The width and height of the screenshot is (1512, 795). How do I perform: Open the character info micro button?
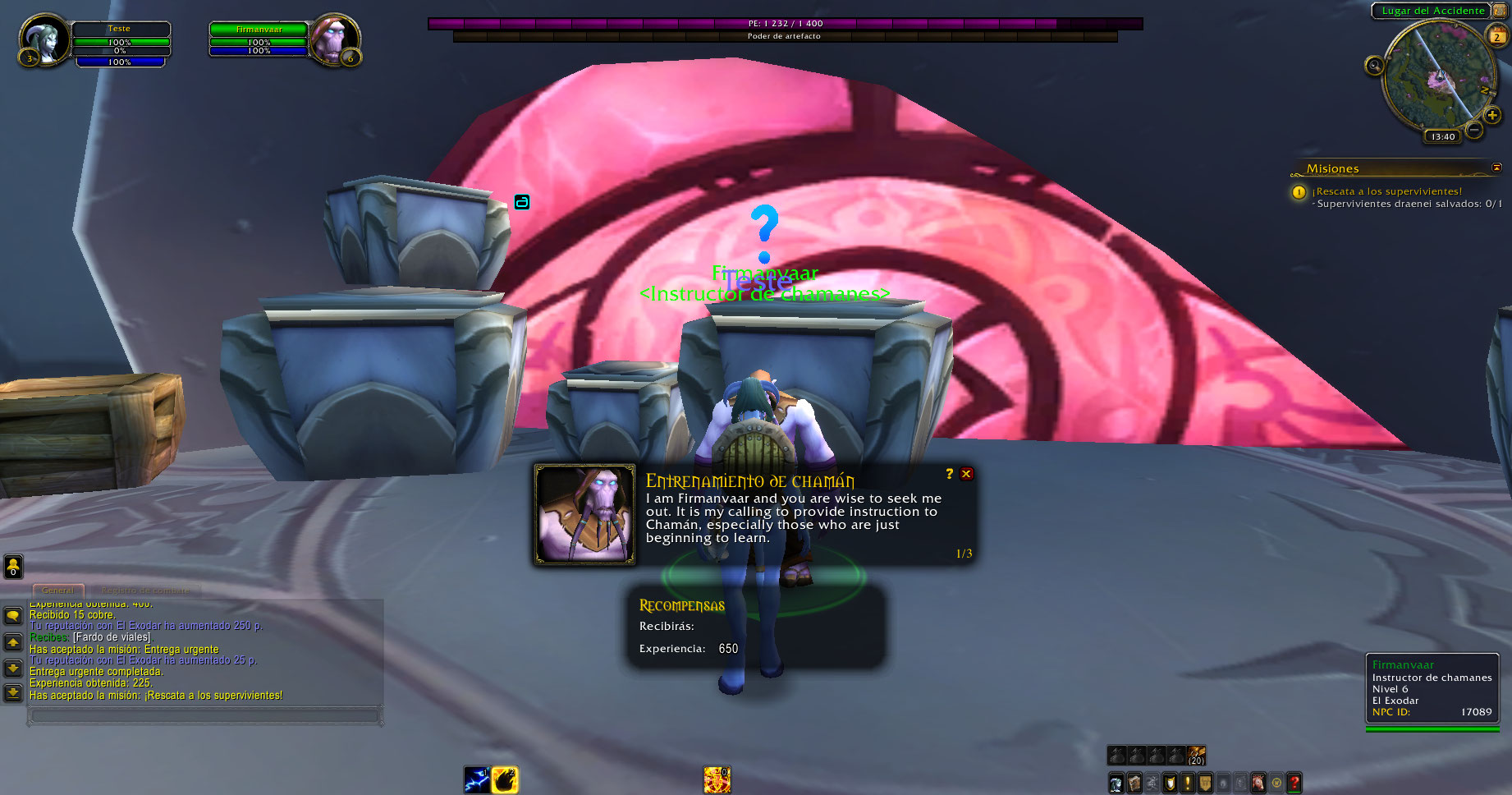click(1116, 784)
